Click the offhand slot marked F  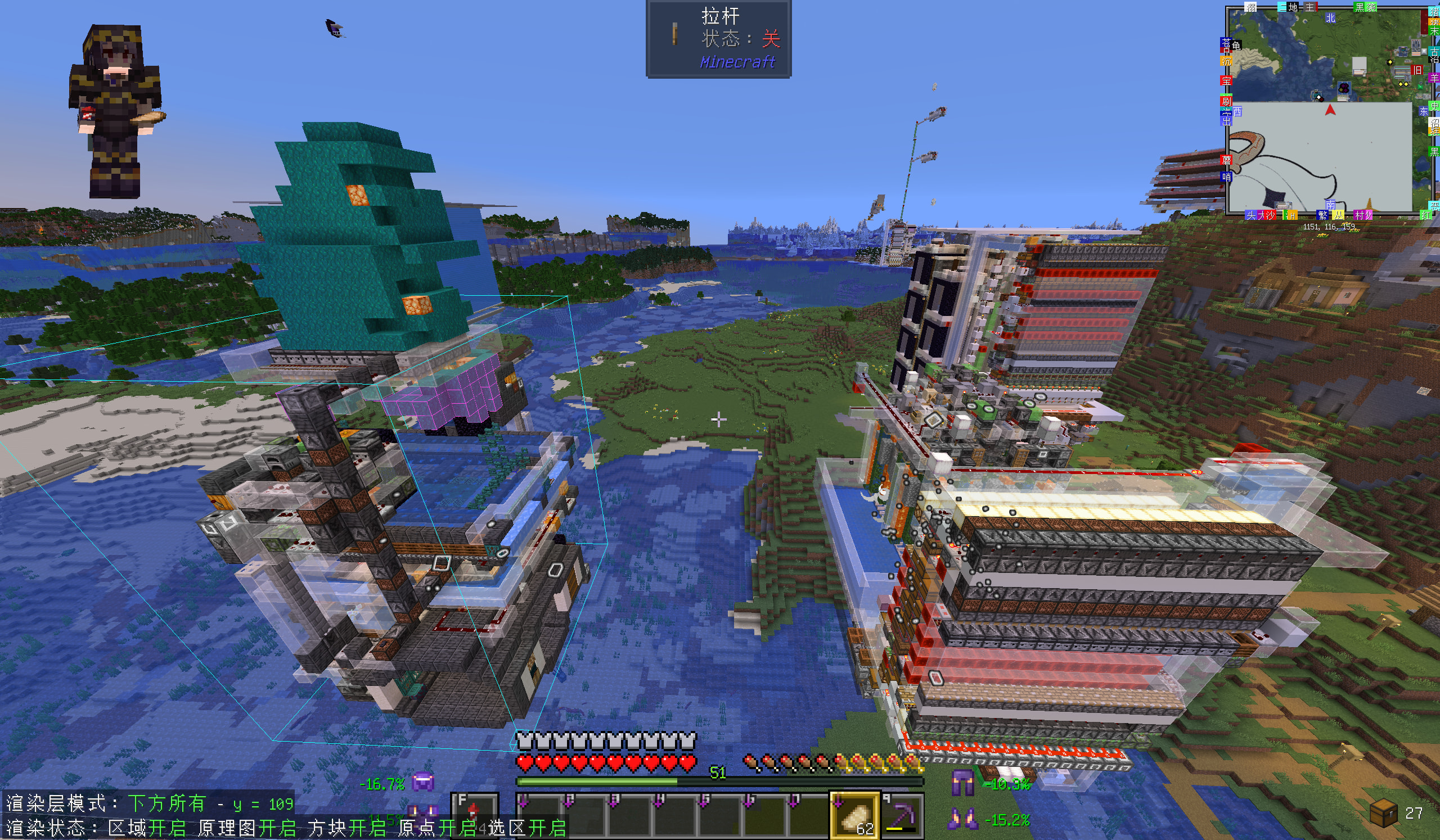coord(474,814)
